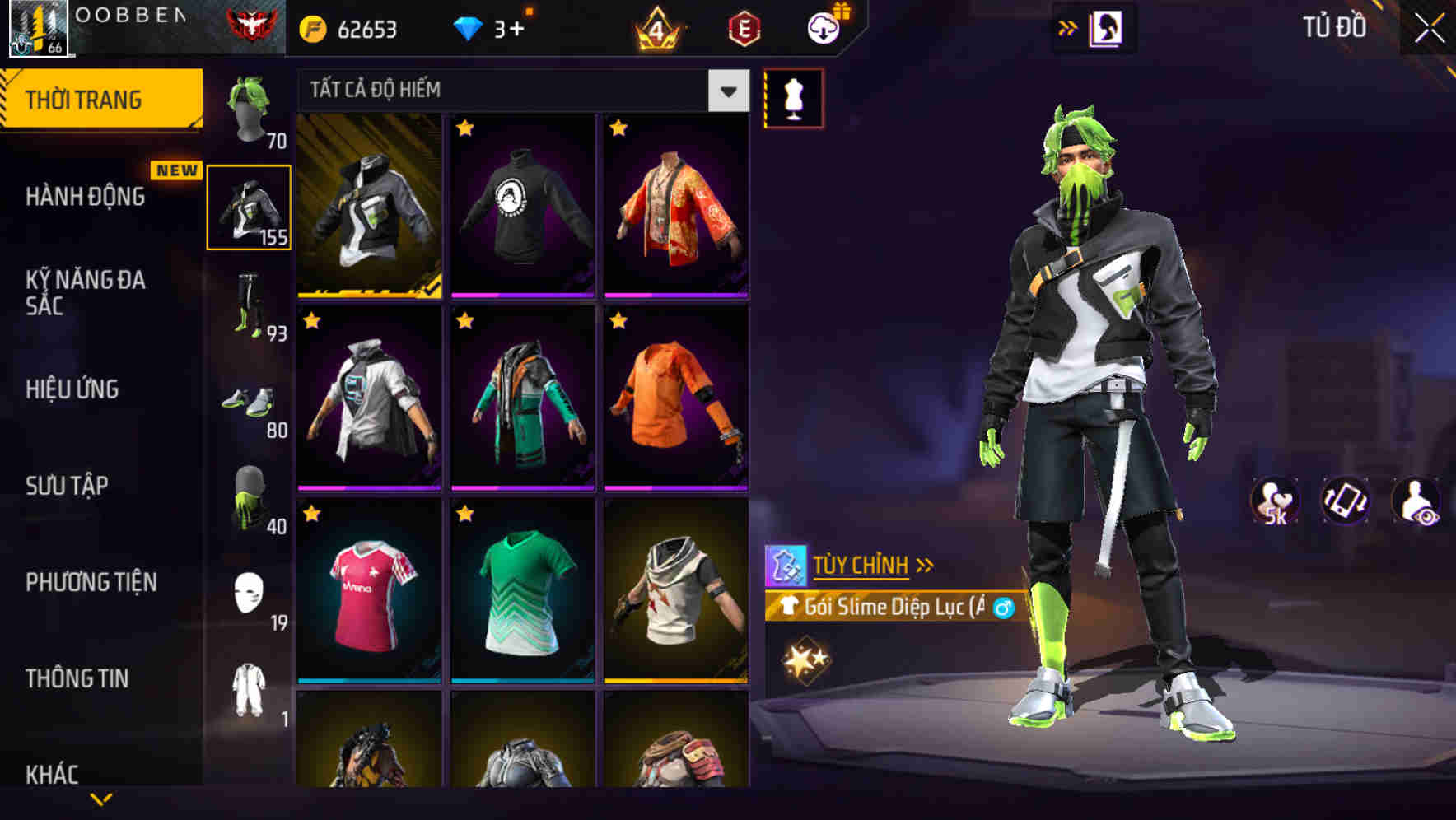Click the TÙY CHỈNH customize button
Image resolution: width=1456 pixels, height=820 pixels.
coord(862,565)
